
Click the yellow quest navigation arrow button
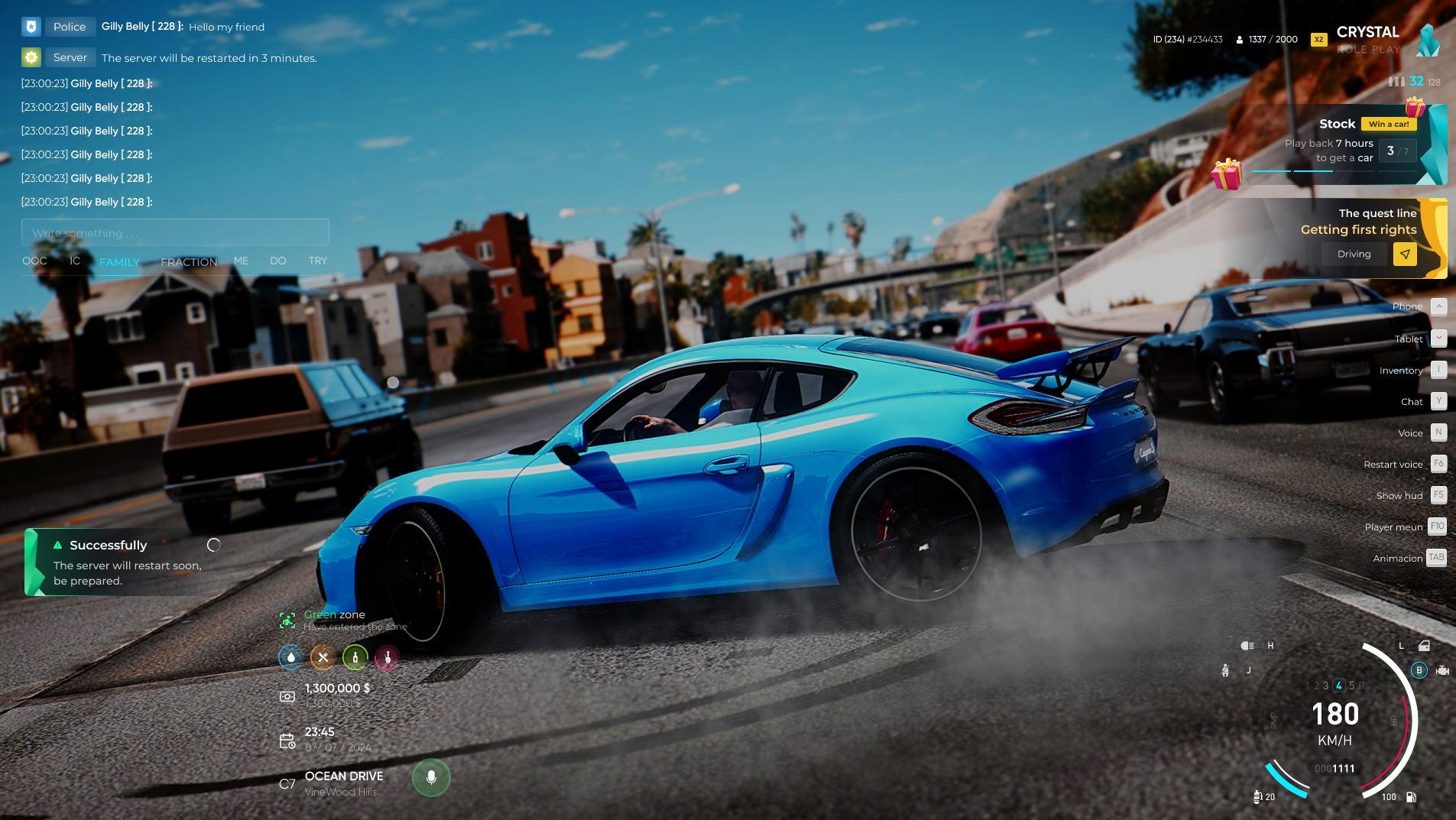point(1405,254)
